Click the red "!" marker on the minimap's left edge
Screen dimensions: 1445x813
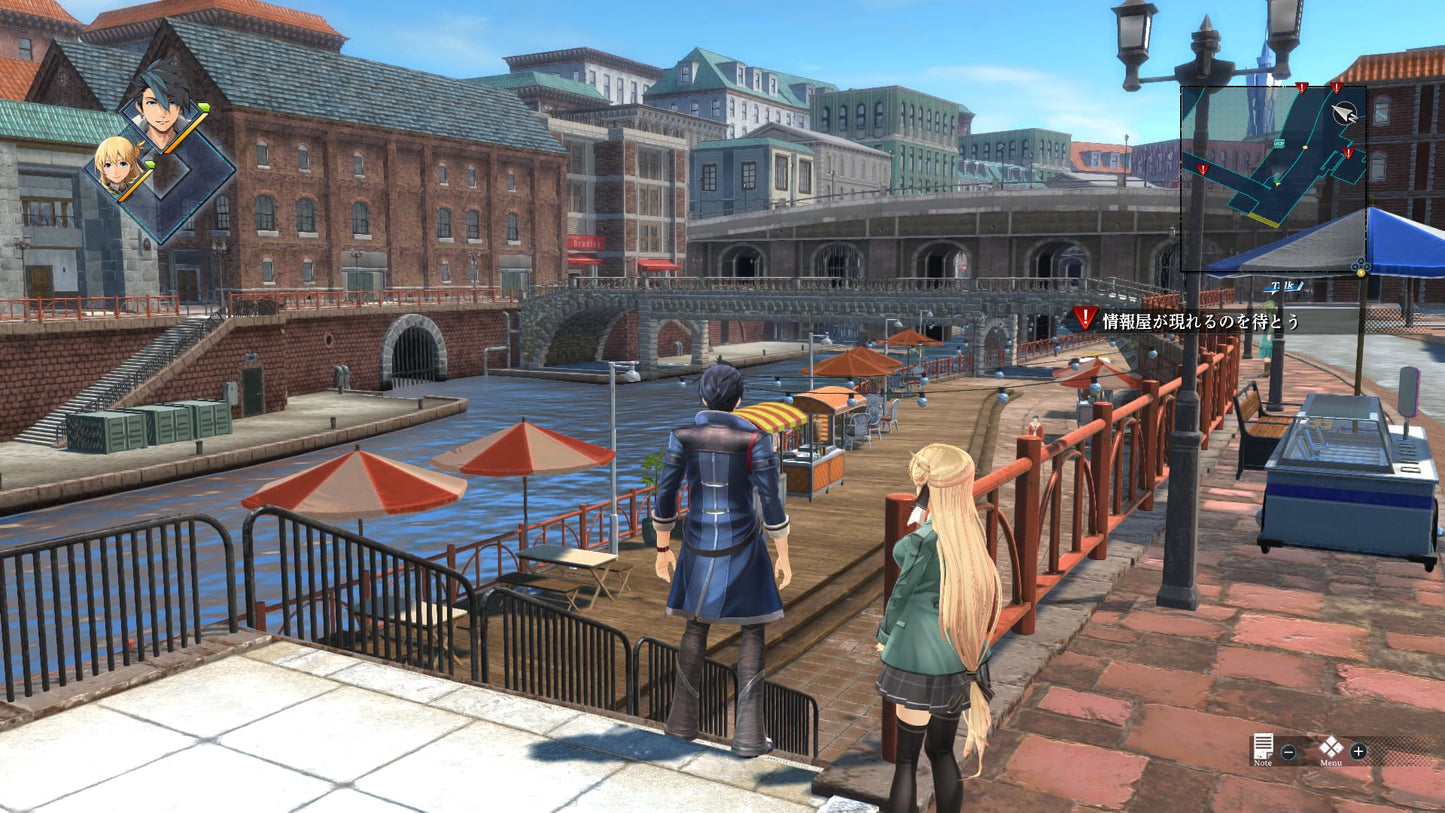pos(1202,169)
